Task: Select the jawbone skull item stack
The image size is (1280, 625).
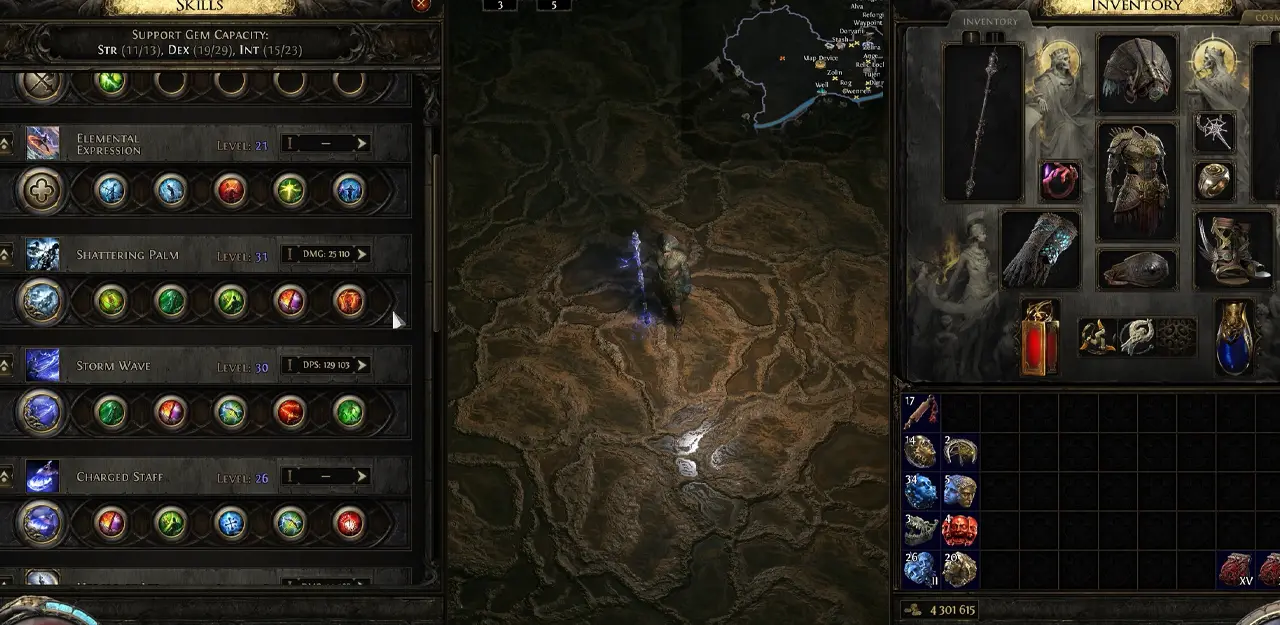Action: 921,530
